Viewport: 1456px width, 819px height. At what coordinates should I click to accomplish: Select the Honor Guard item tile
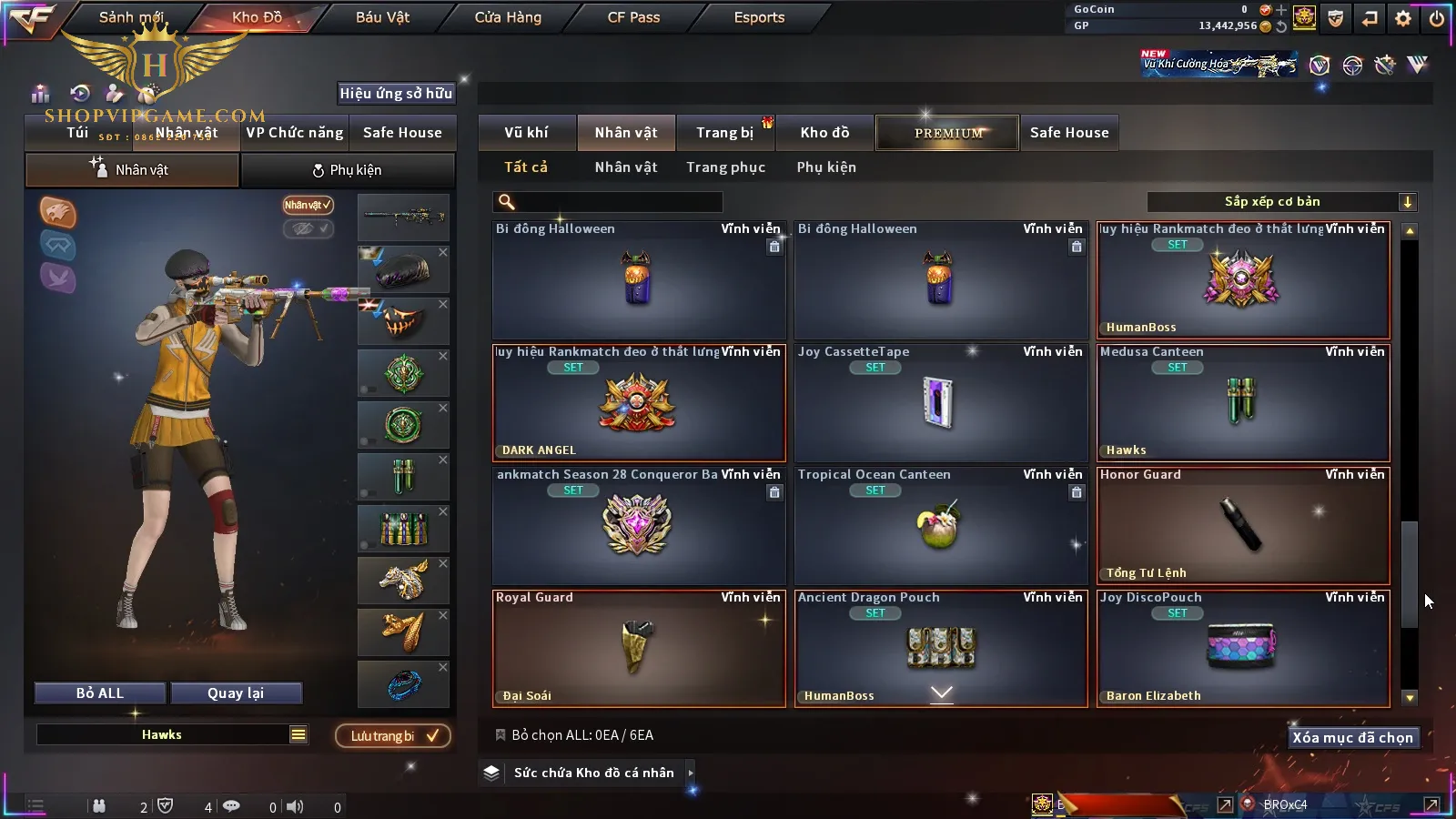point(1243,525)
